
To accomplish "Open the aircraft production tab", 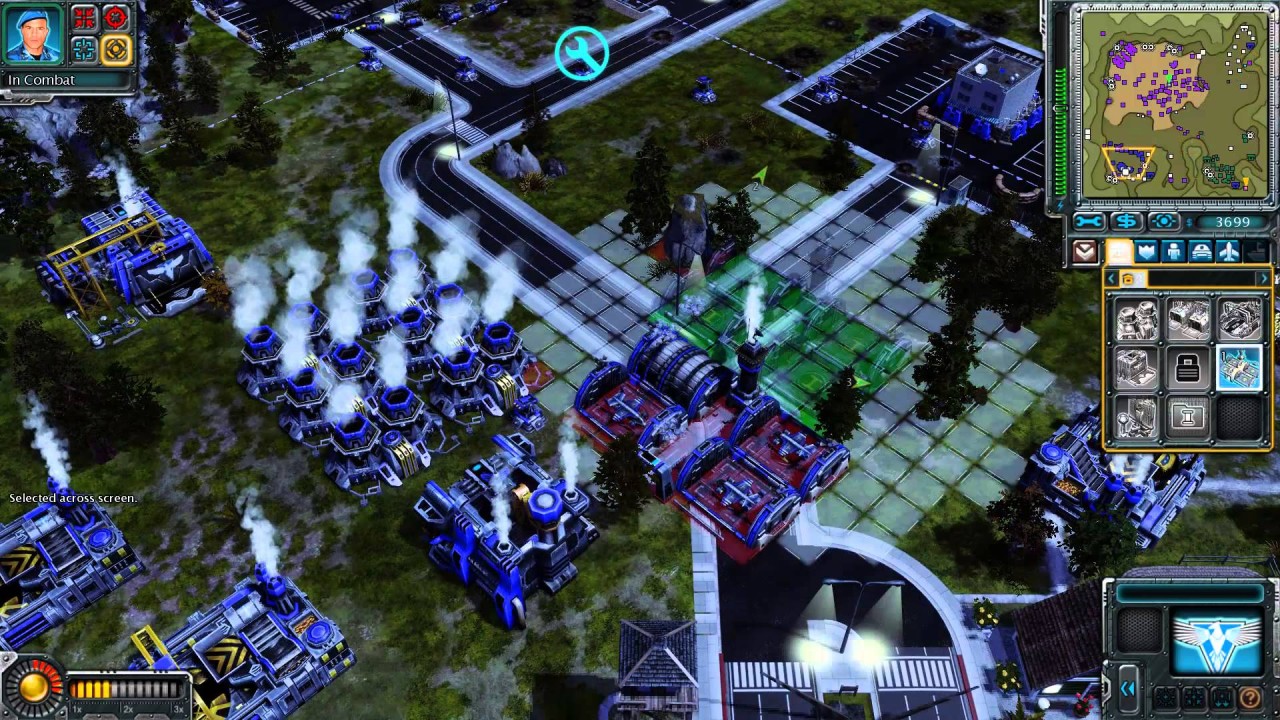I will click(1228, 252).
